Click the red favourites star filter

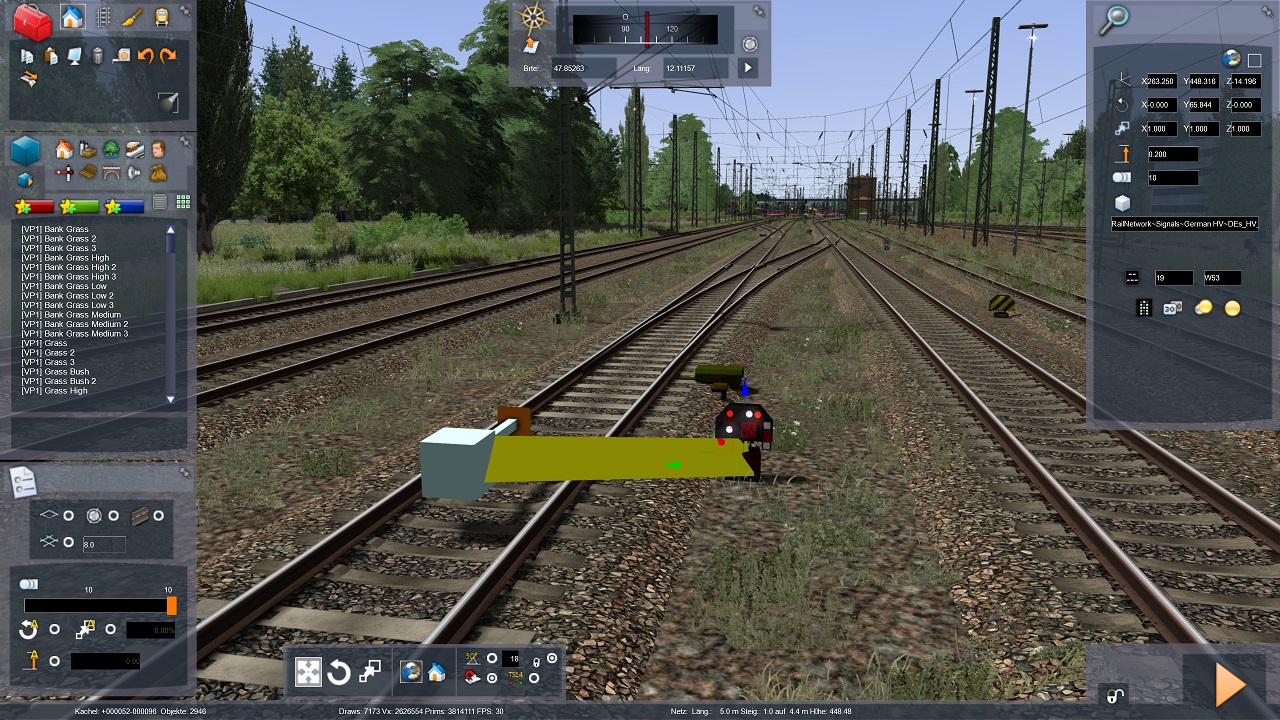pos(33,207)
